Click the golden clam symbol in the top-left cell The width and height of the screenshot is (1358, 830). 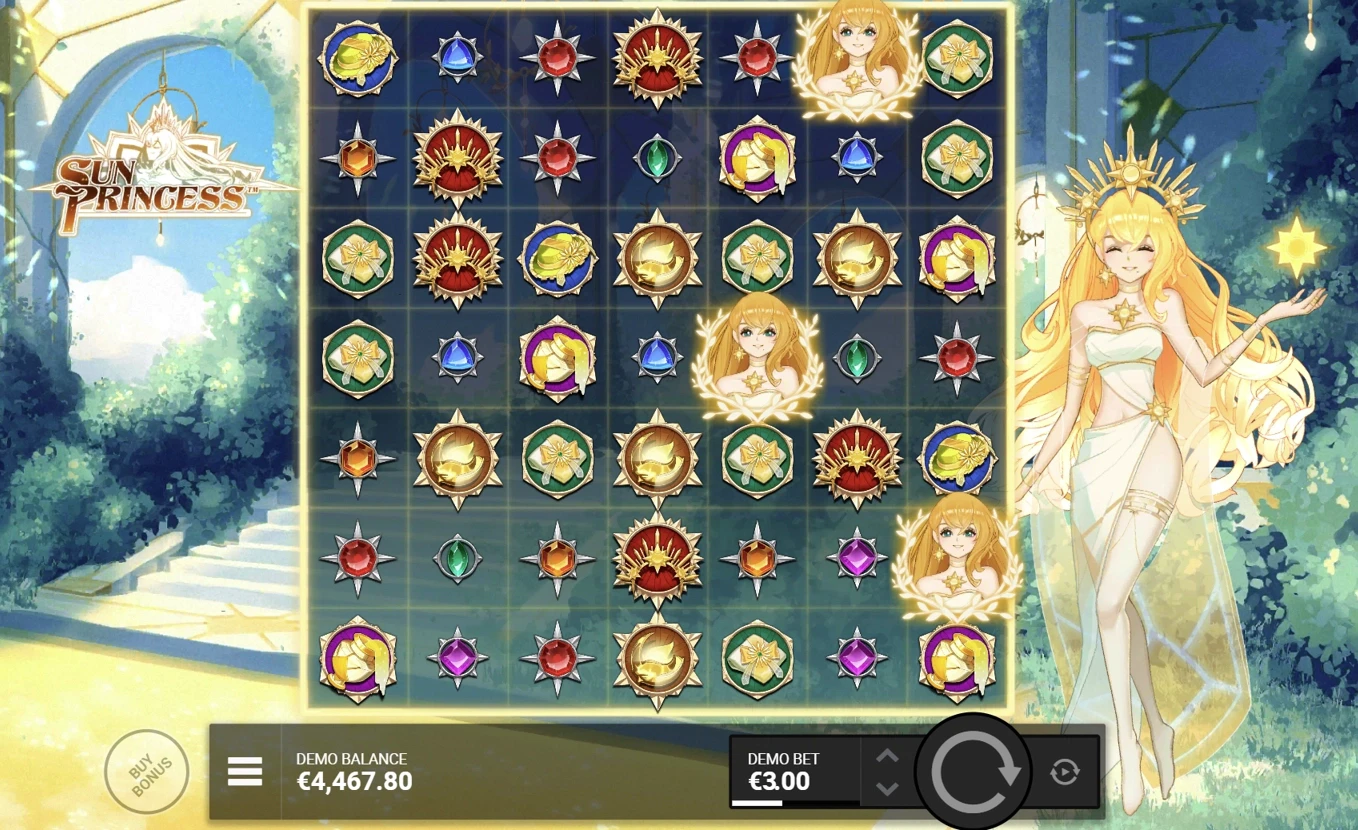tap(357, 57)
